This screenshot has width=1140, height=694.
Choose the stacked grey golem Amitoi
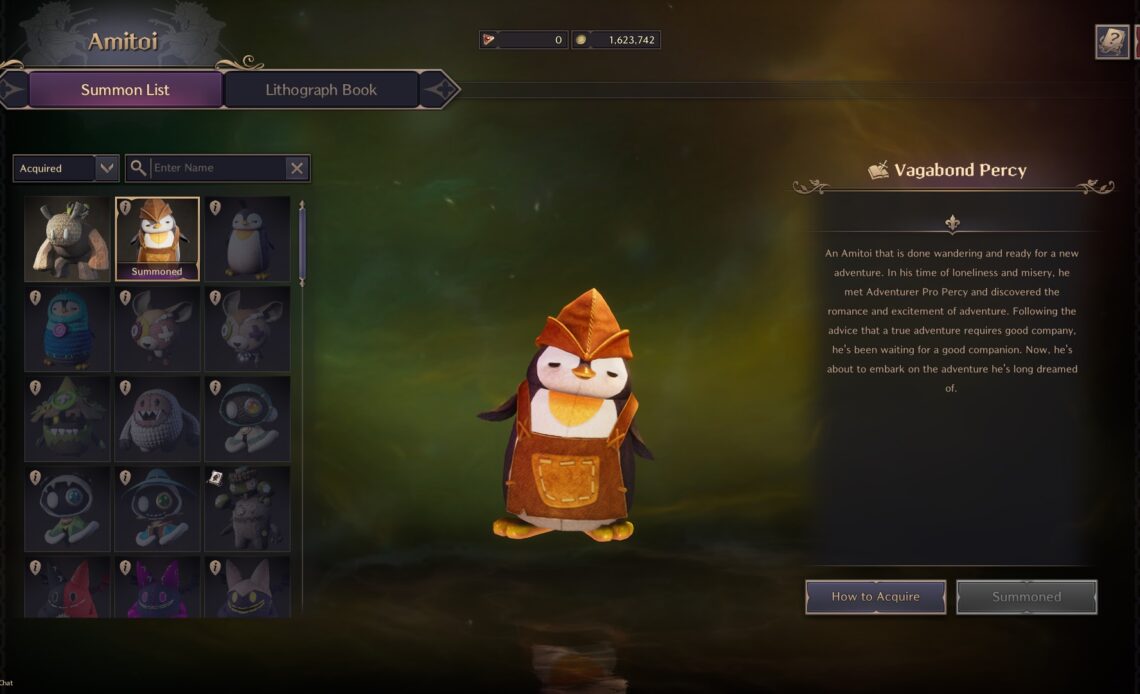click(x=247, y=508)
